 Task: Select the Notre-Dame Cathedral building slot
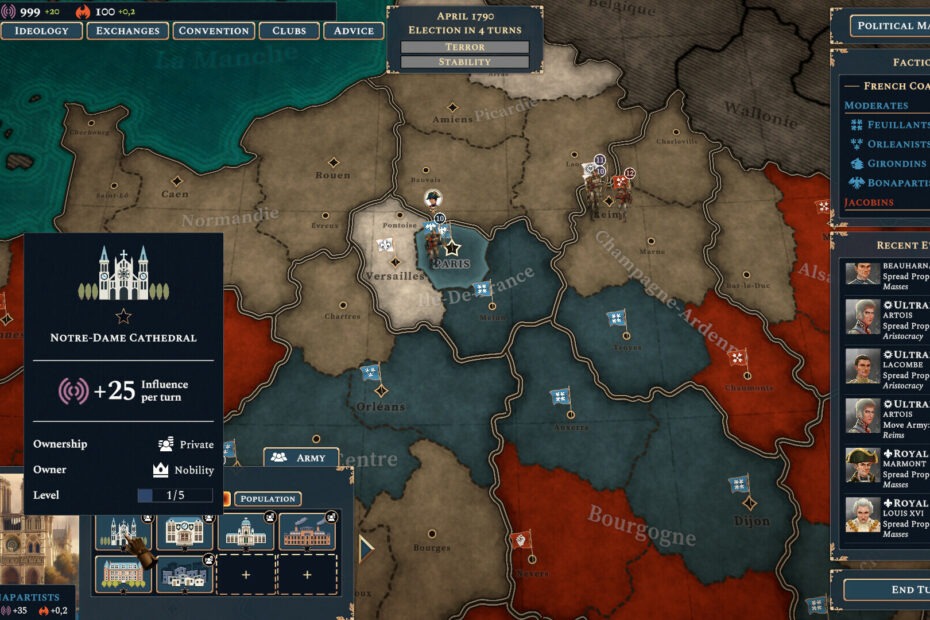123,532
